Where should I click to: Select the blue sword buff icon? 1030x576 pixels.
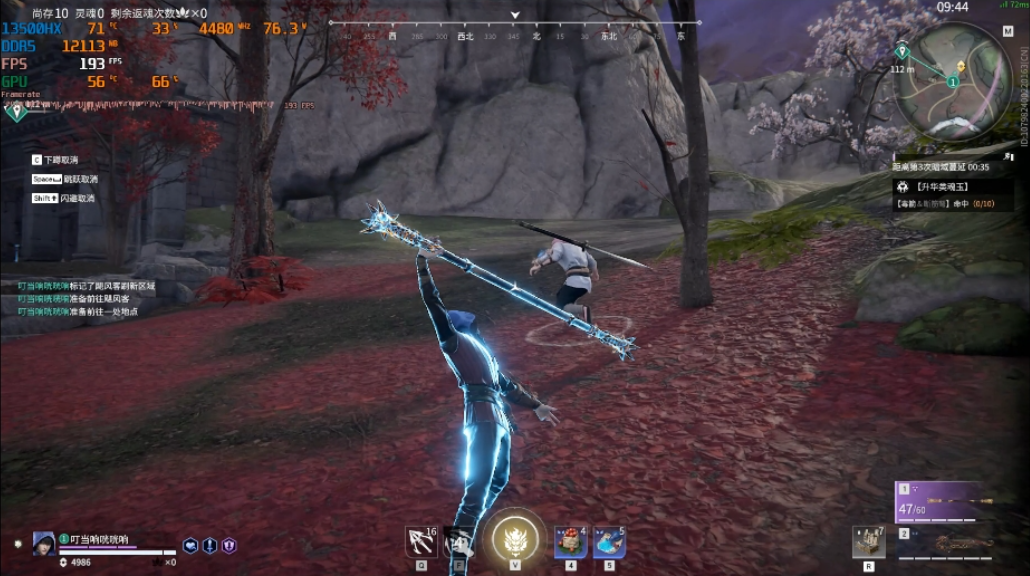pyautogui.click(x=210, y=546)
